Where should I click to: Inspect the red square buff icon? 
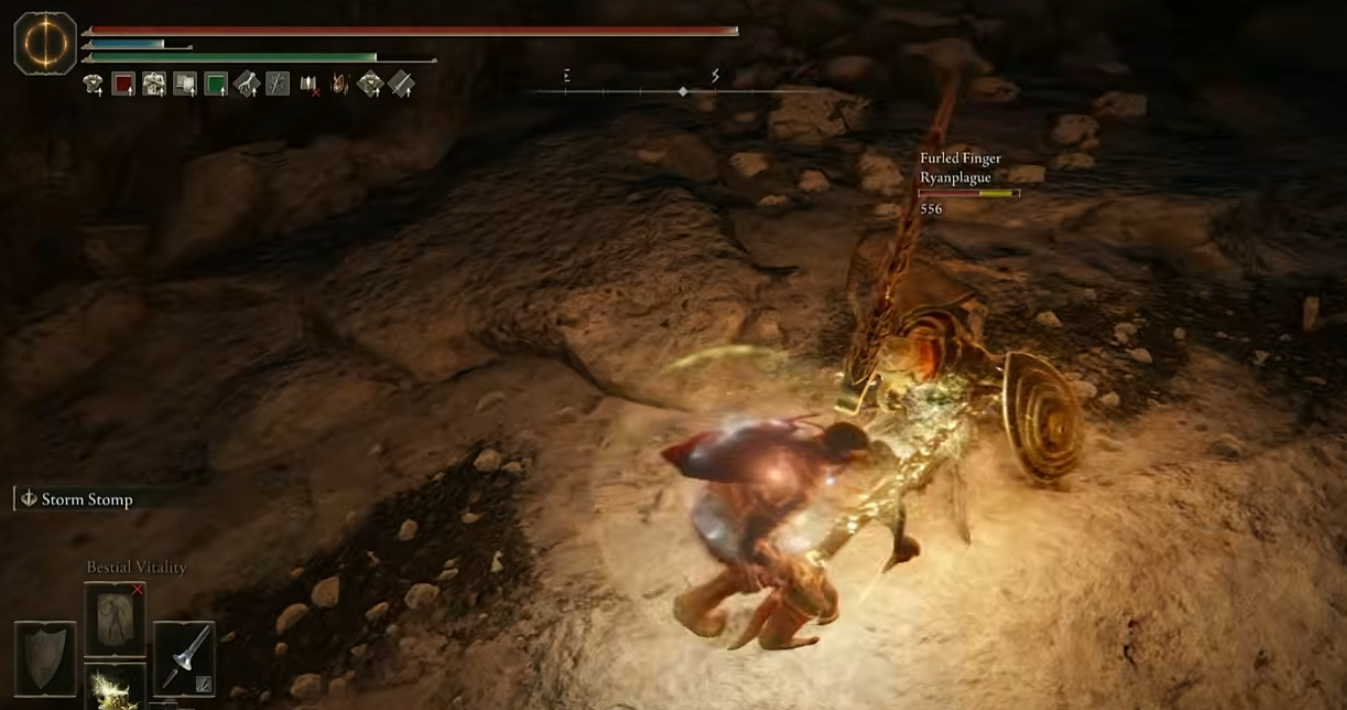click(124, 85)
